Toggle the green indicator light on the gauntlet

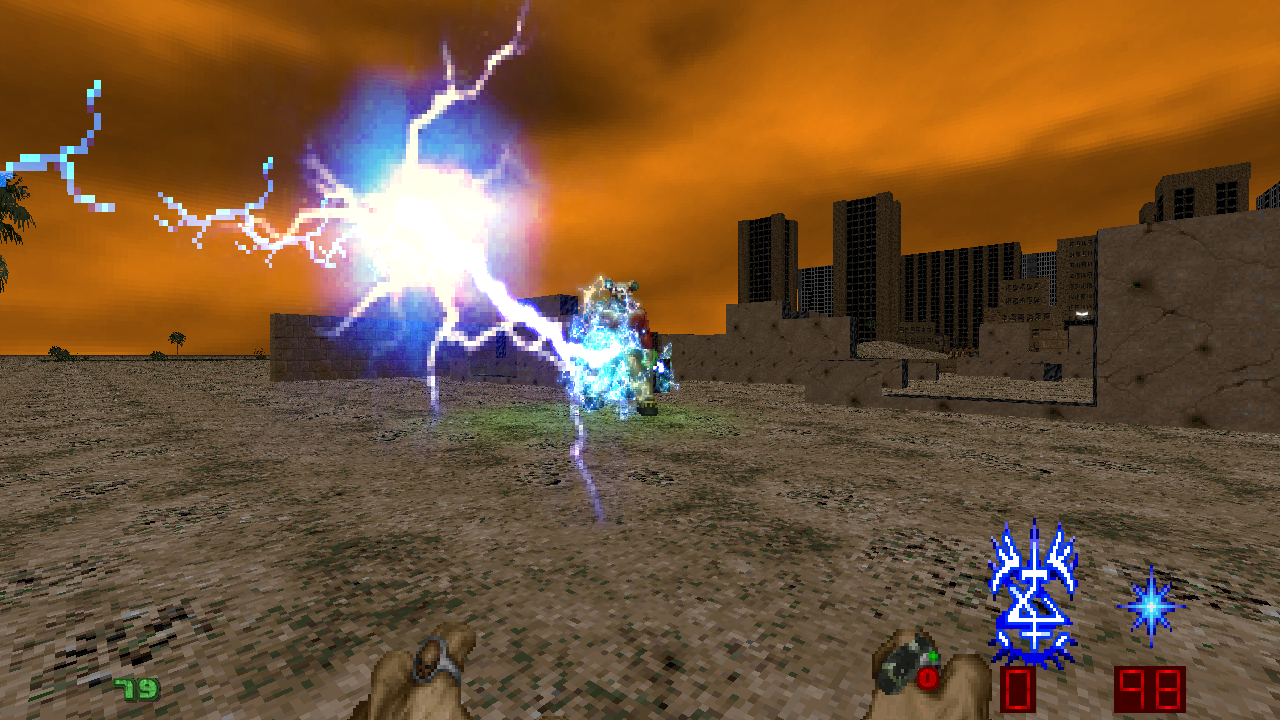click(x=933, y=655)
